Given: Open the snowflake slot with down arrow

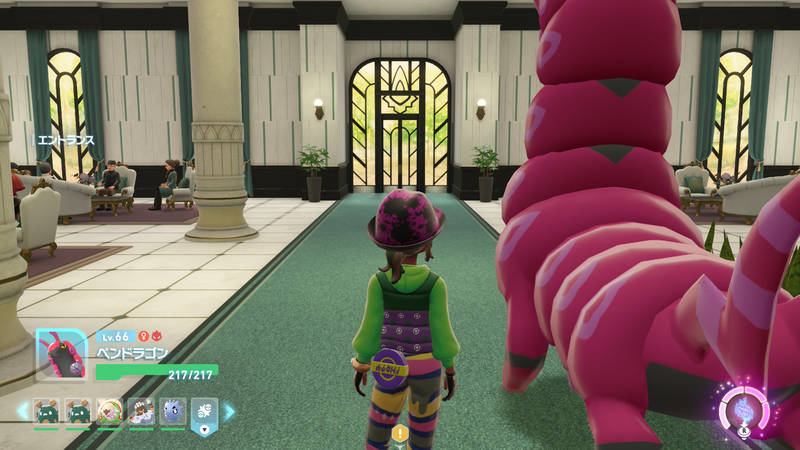Looking at the screenshot, I should [x=204, y=412].
